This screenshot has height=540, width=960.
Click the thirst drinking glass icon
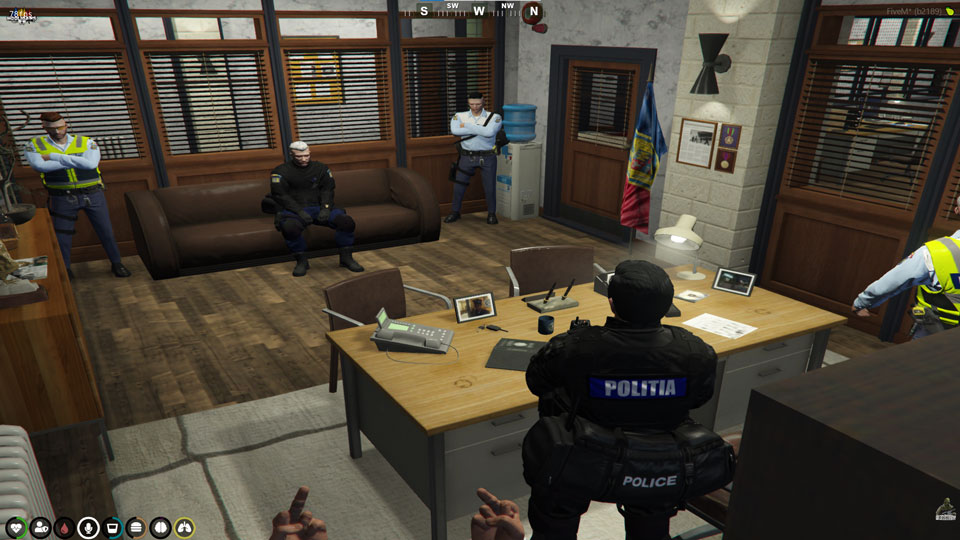113,527
